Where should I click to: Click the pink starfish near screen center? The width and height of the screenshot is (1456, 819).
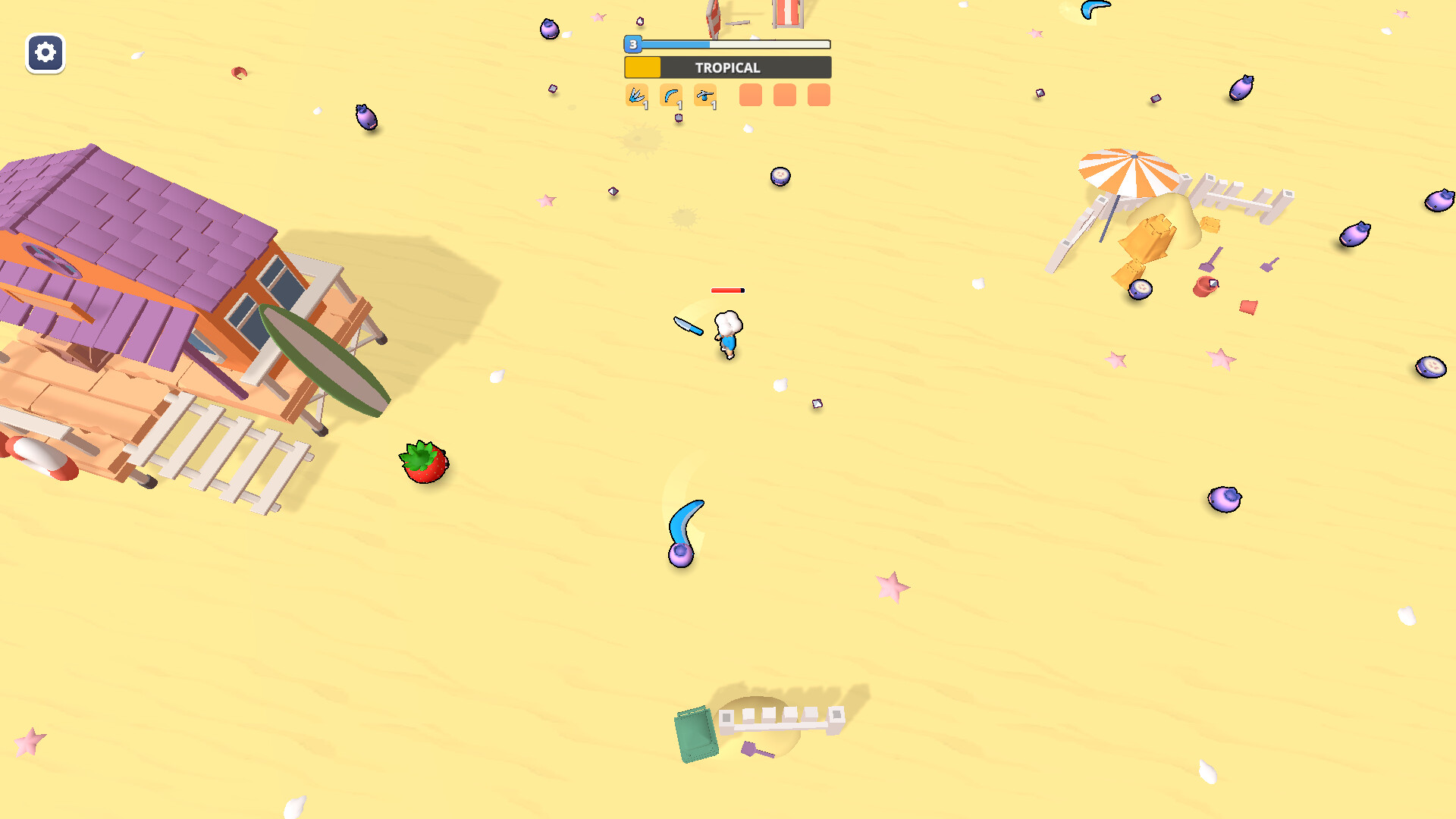point(890,588)
